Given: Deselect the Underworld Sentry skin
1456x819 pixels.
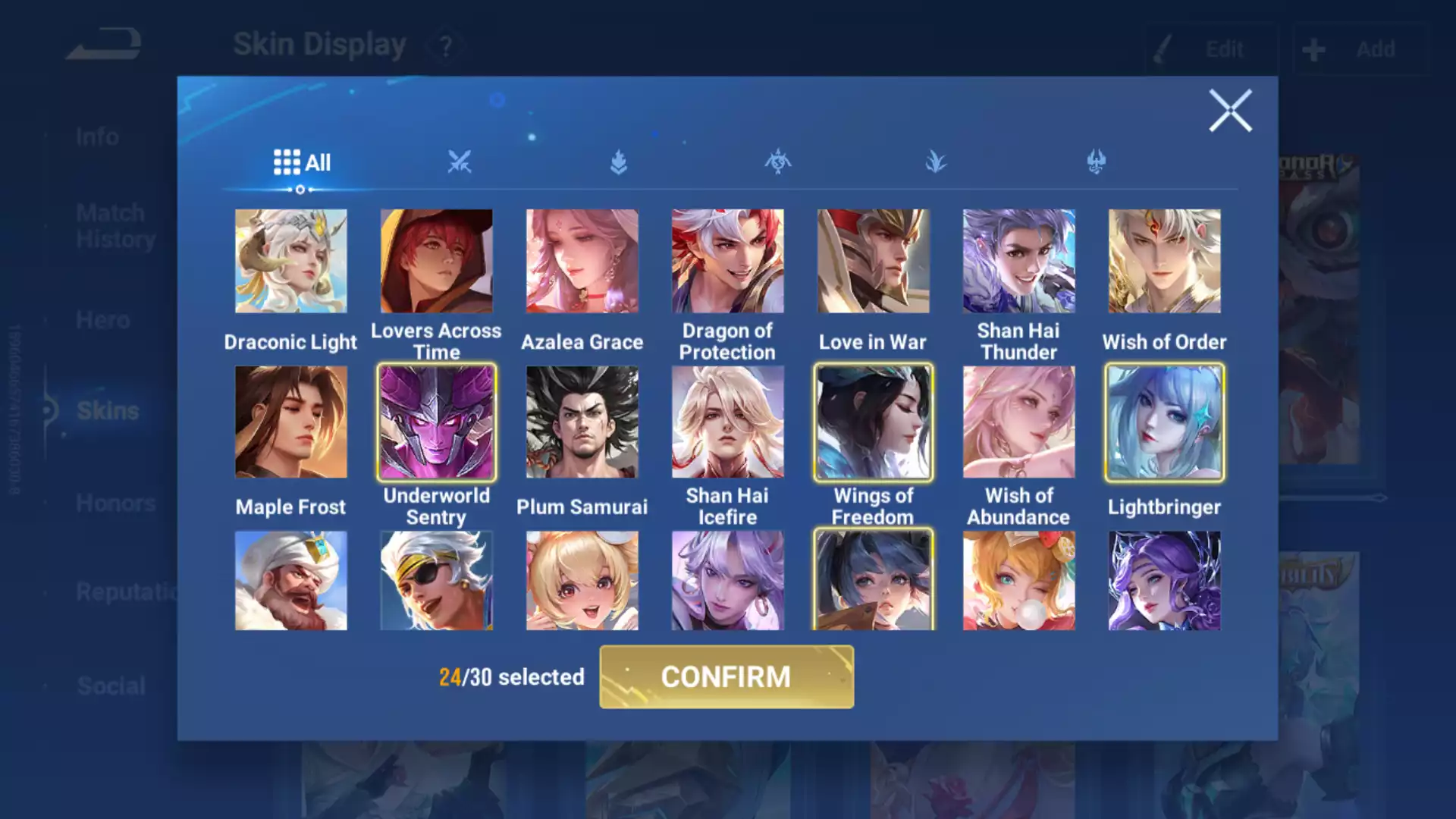Looking at the screenshot, I should tap(436, 422).
